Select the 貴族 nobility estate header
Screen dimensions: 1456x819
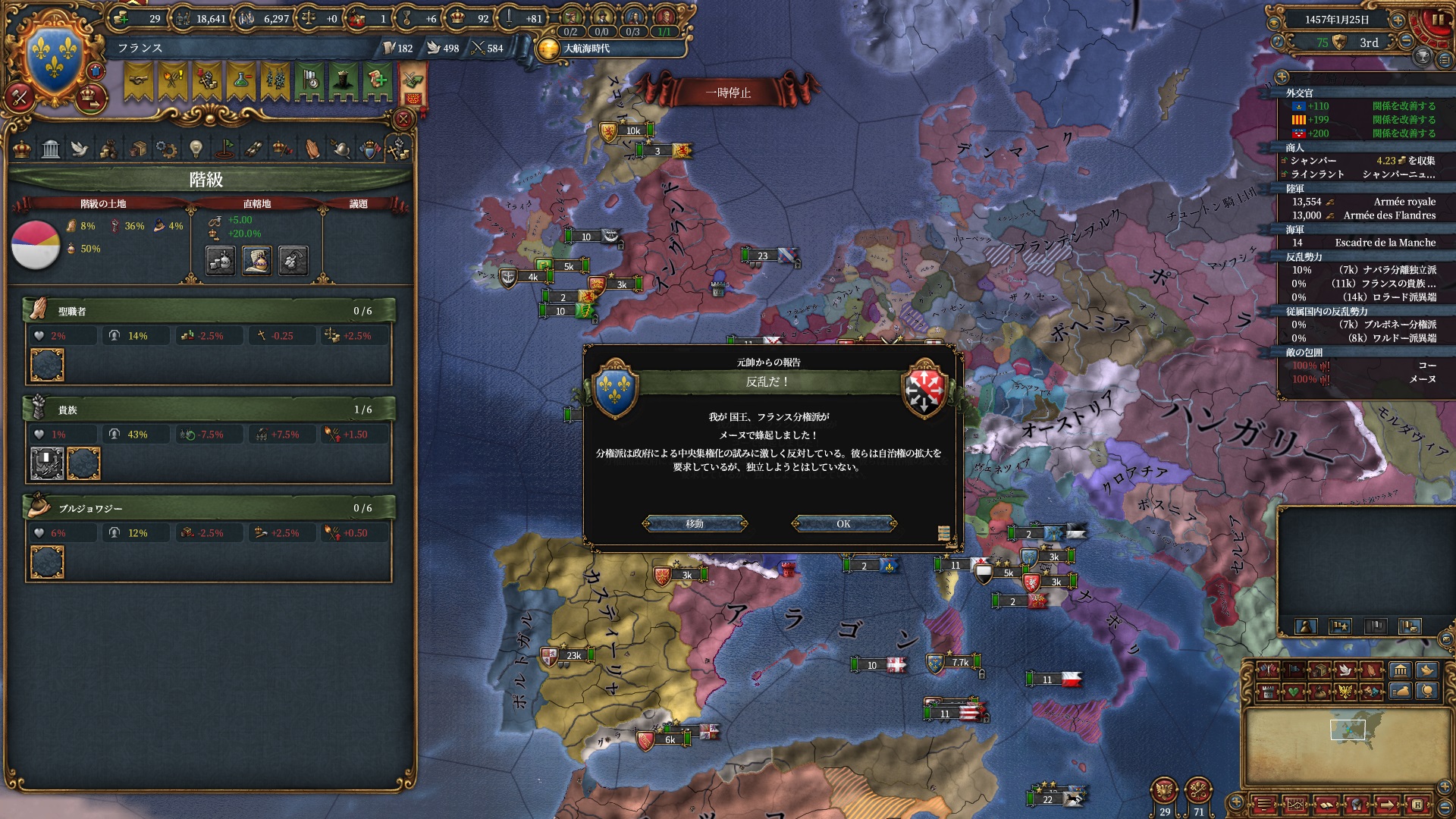(x=209, y=409)
